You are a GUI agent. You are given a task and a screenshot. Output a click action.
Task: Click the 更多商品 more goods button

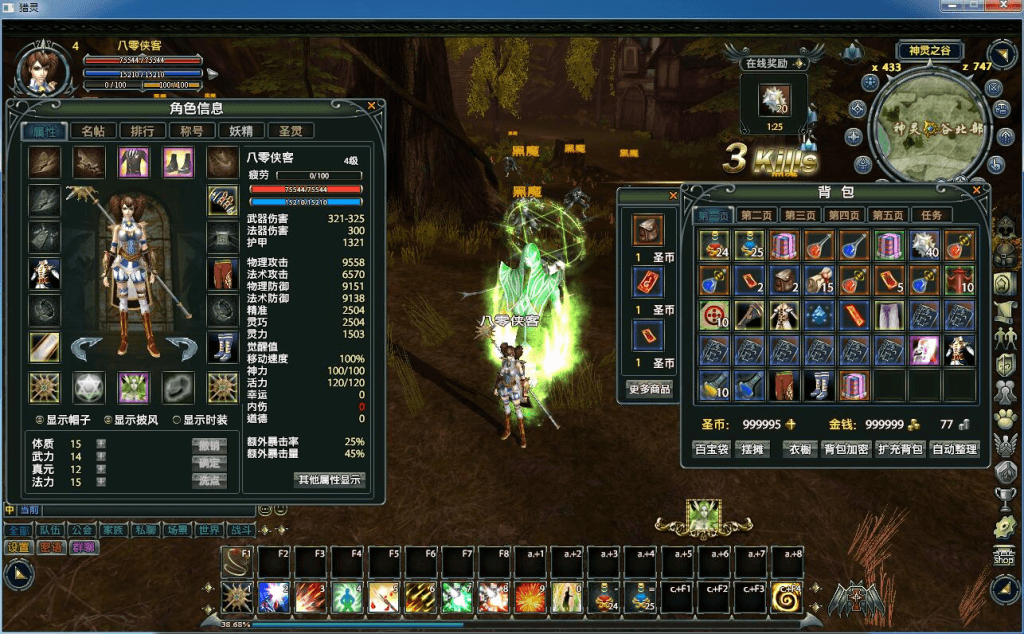click(x=649, y=388)
